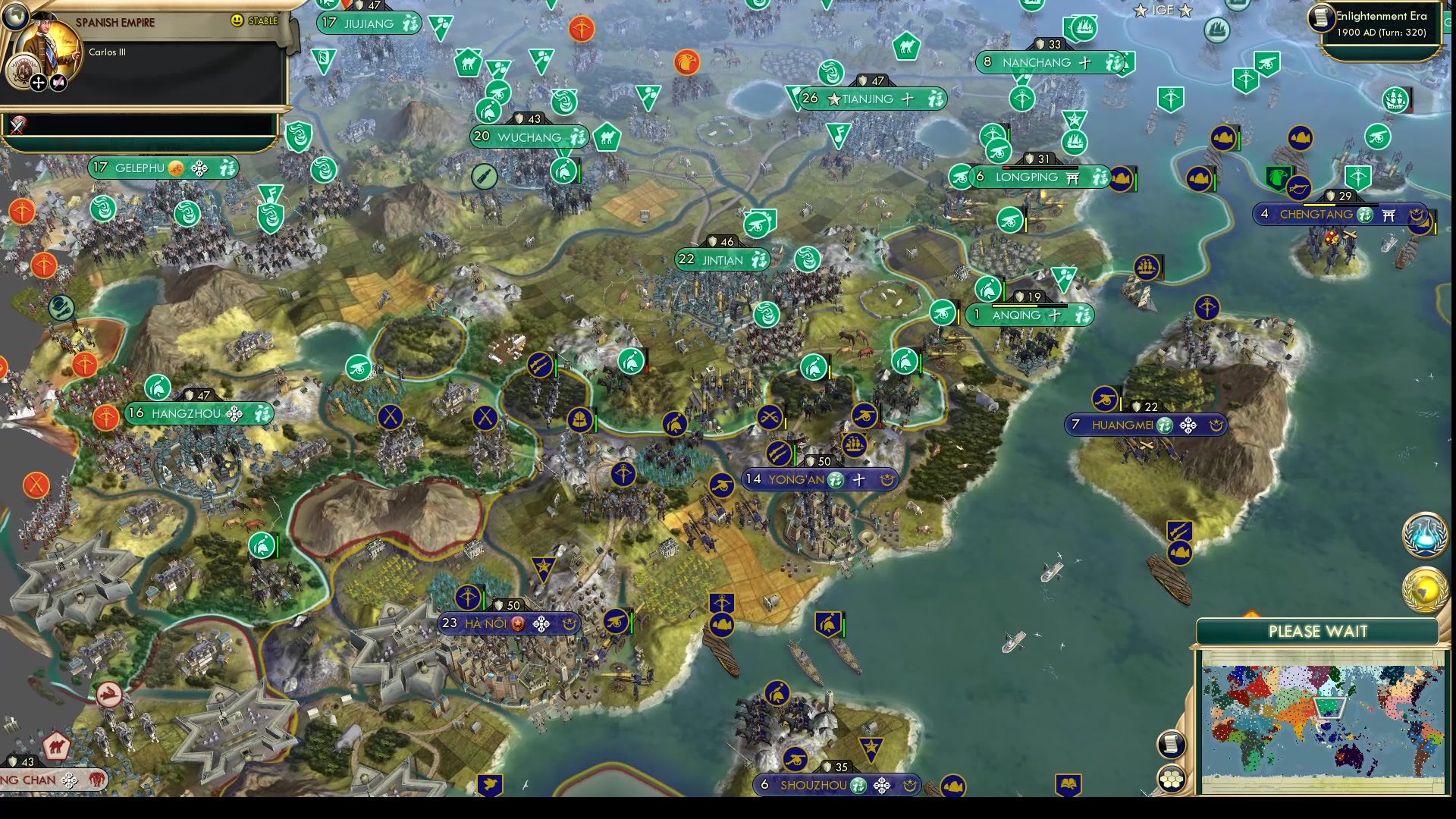This screenshot has height=819, width=1456.
Task: Click the Enlightenment Era turn counter
Action: coord(1382,24)
